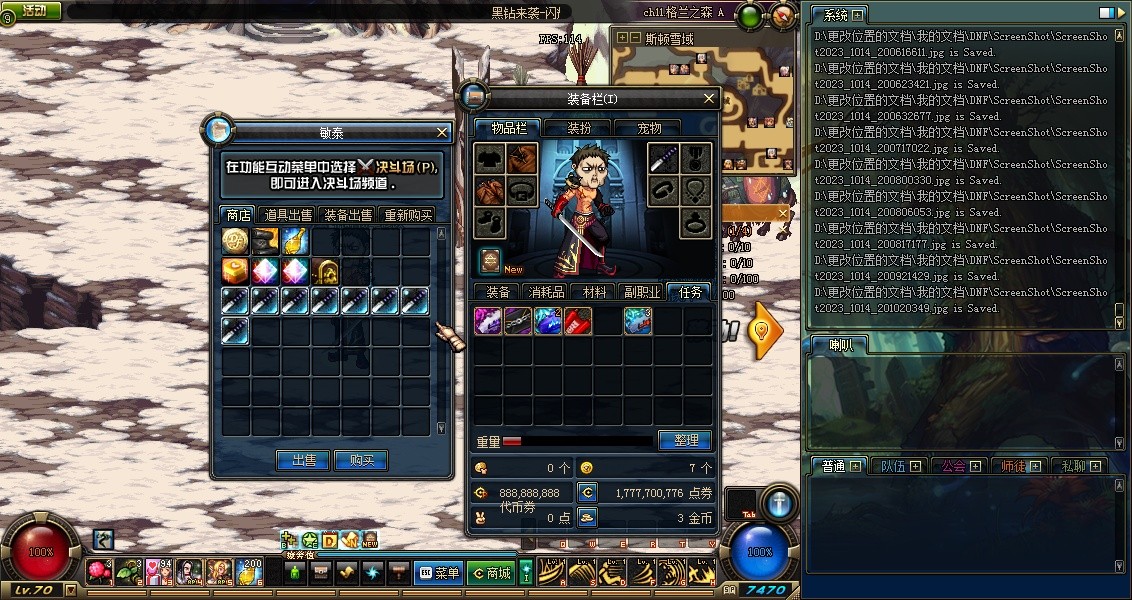Viewport: 1132px width, 600px height.
Task: Close the 装备栏 inventory window
Action: [709, 98]
